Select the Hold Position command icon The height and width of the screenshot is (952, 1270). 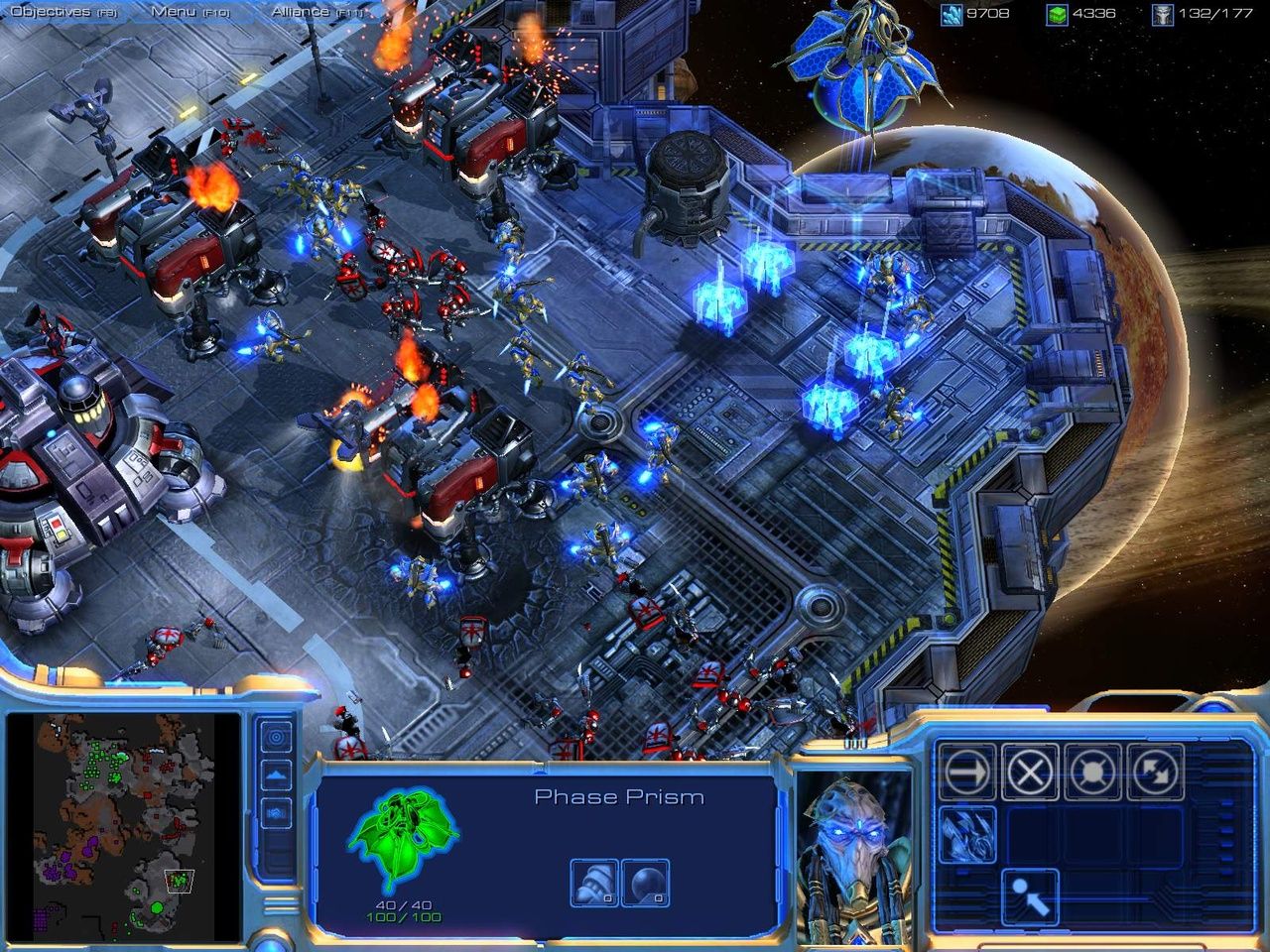(x=1092, y=771)
